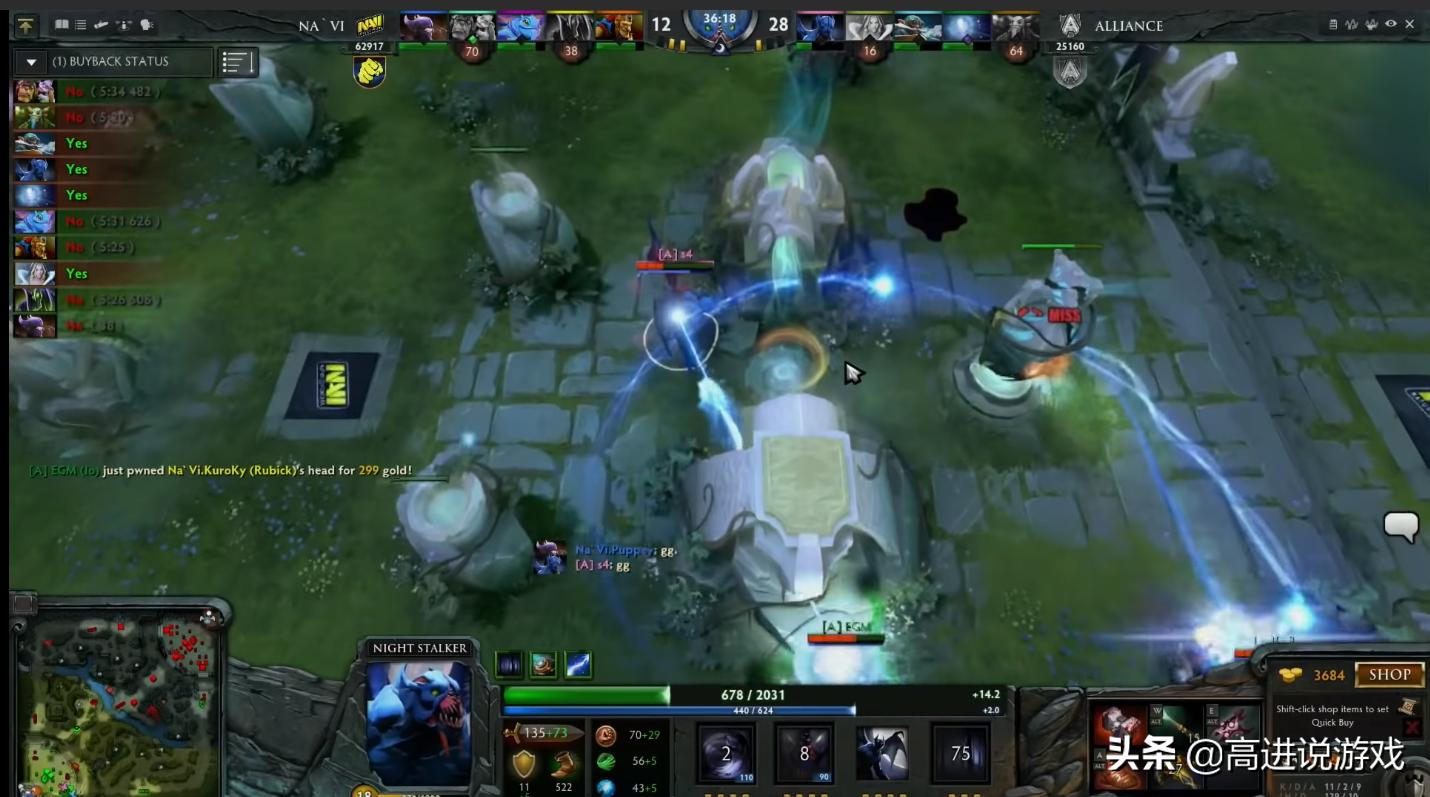Switch to the stats sheet view in spectator bar
Viewport: 1430px width, 797px height.
pos(1333,23)
